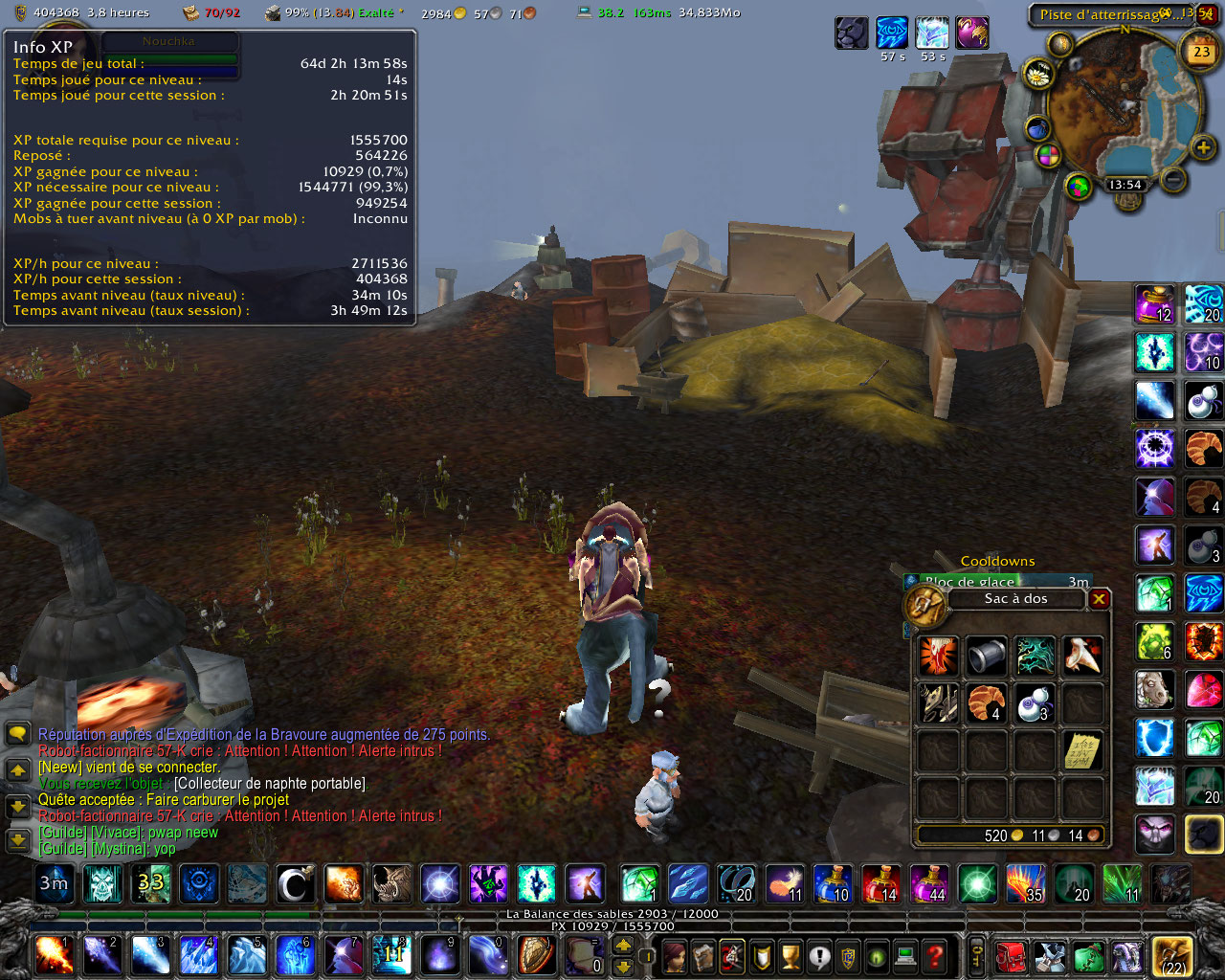Viewport: 1225px width, 980px height.
Task: Zoom in the minimap with the plus button
Action: pos(1203,147)
